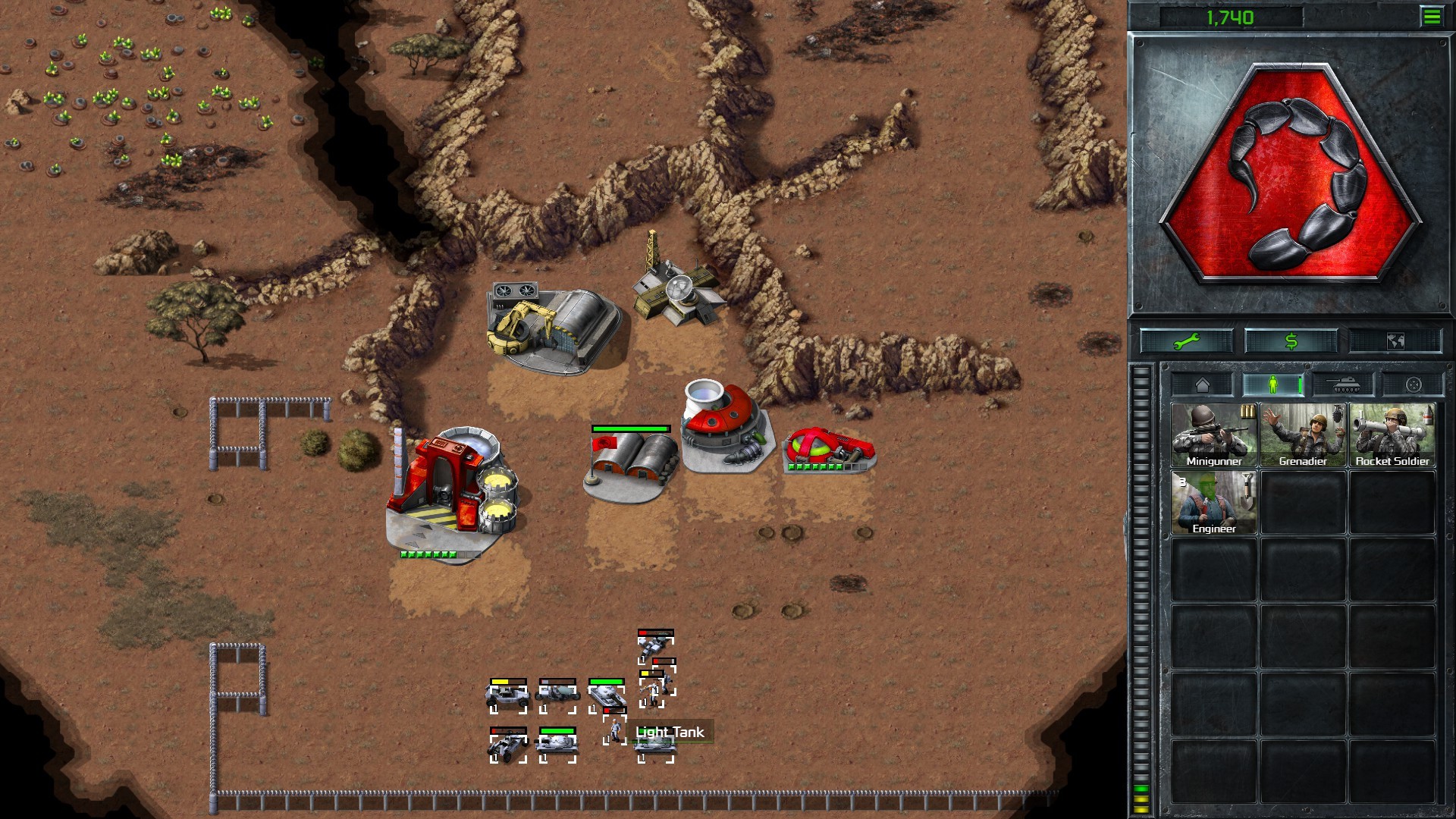Activate the repair wrench button
The width and height of the screenshot is (1456, 819).
[x=1186, y=342]
